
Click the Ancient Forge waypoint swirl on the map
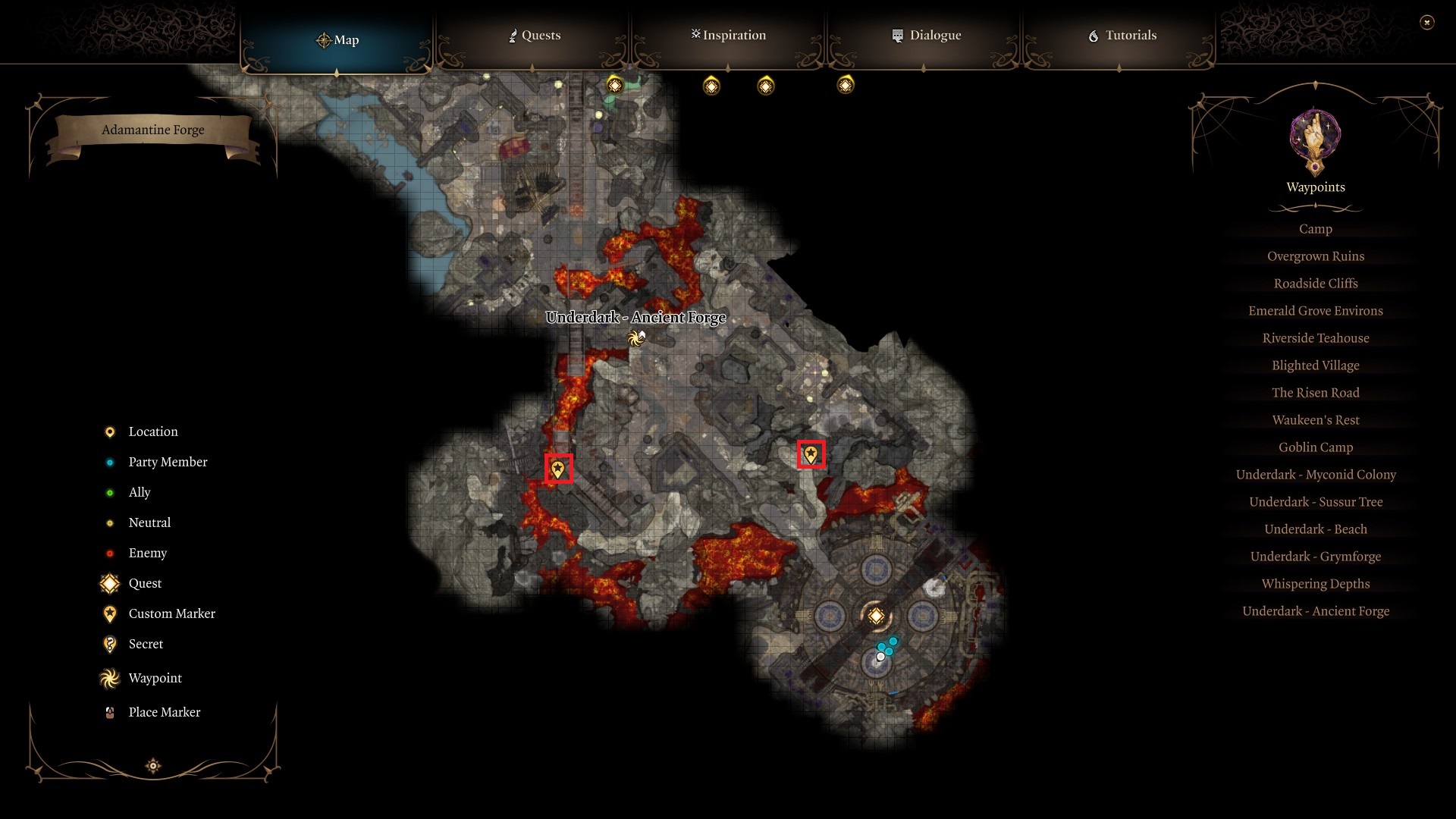(634, 339)
